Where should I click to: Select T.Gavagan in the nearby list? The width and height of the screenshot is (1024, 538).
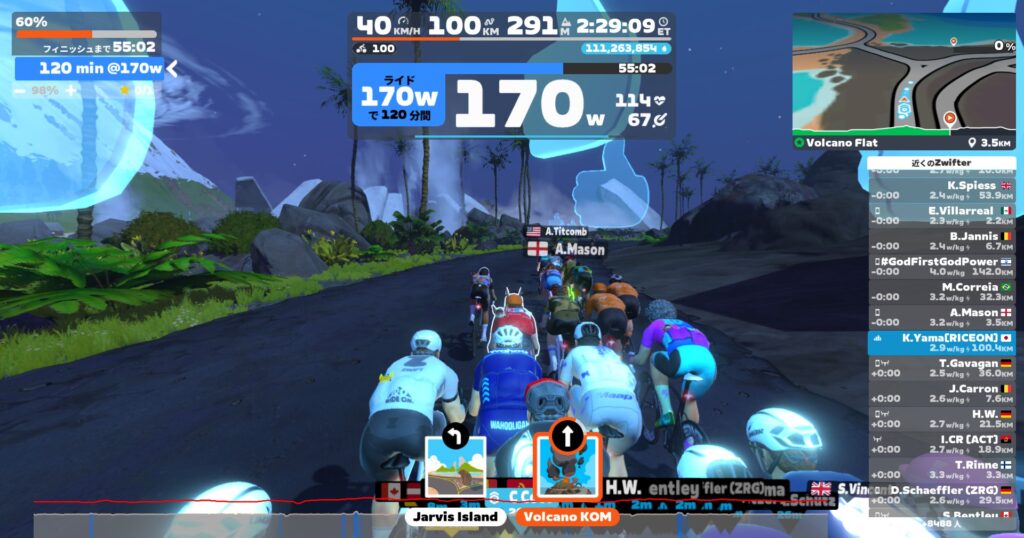pos(941,368)
